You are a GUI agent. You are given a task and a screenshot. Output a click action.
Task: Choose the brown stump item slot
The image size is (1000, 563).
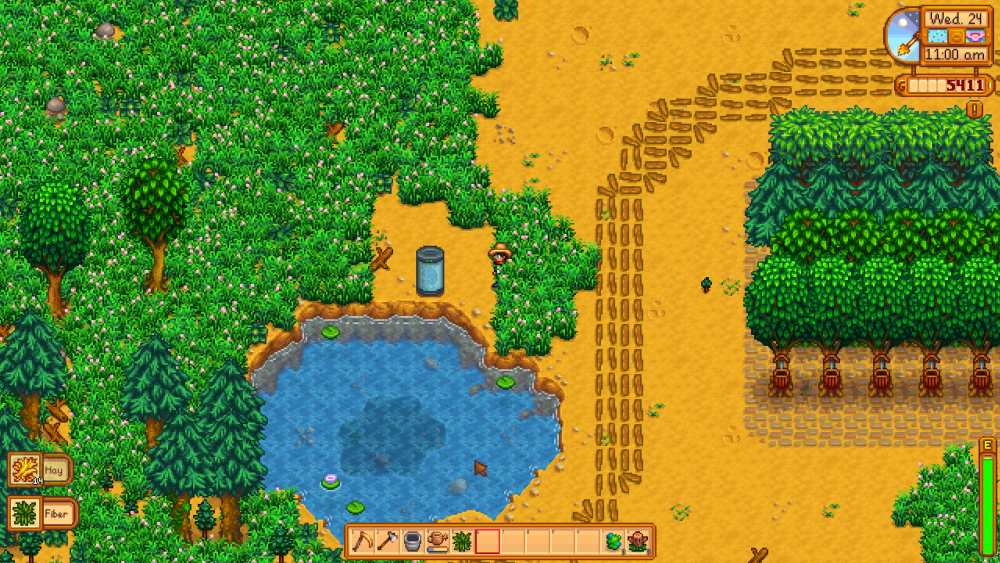click(638, 541)
